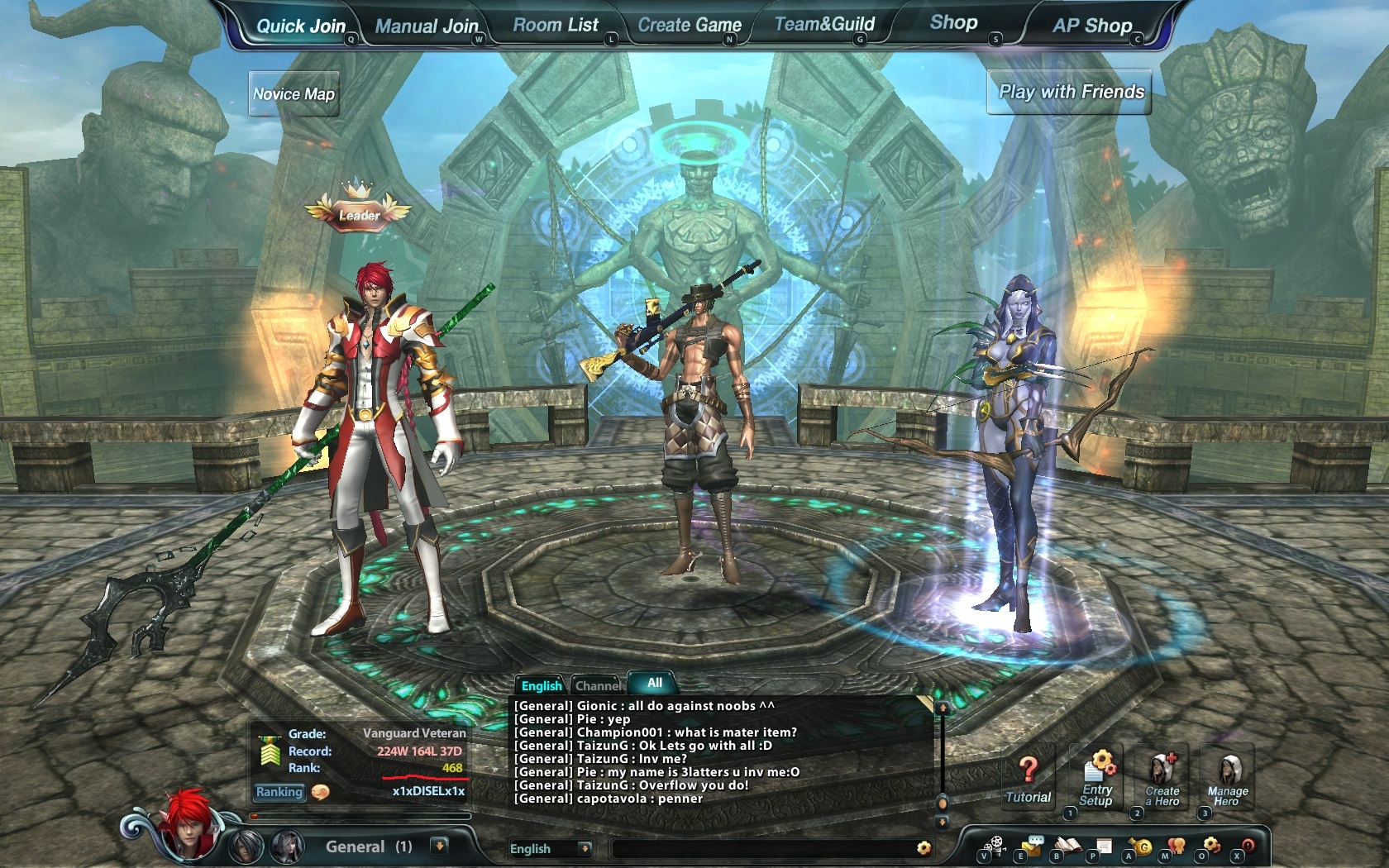The width and height of the screenshot is (1389, 868).
Task: Switch to the All chat tab
Action: pos(654,683)
